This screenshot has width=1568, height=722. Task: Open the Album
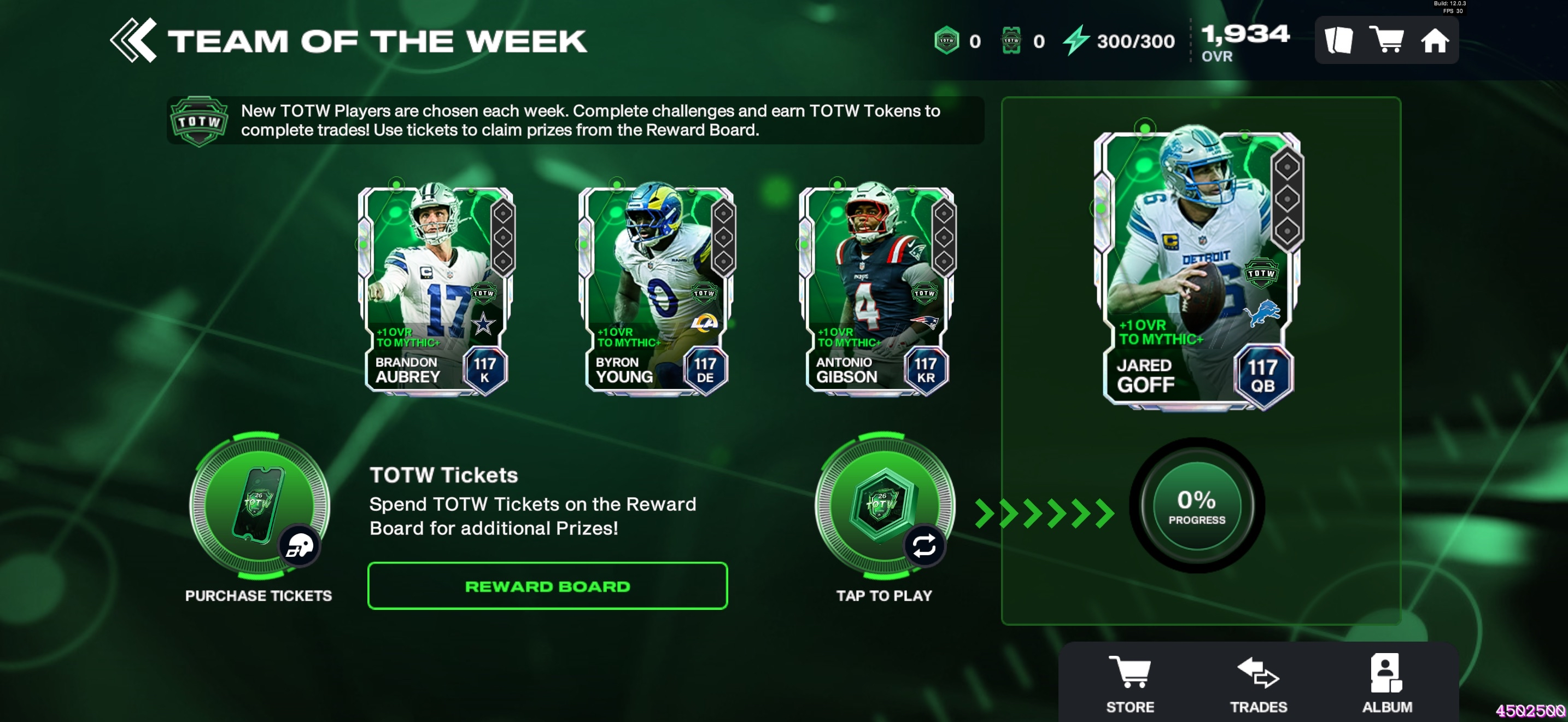1386,683
